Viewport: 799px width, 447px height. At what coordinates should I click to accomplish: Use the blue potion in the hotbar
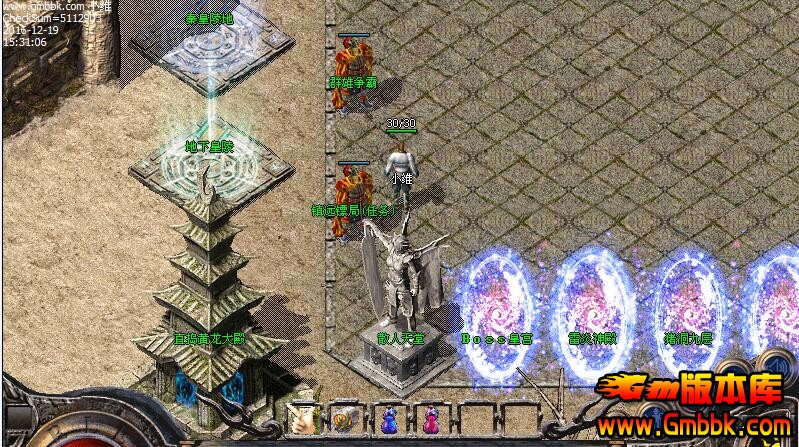387,421
